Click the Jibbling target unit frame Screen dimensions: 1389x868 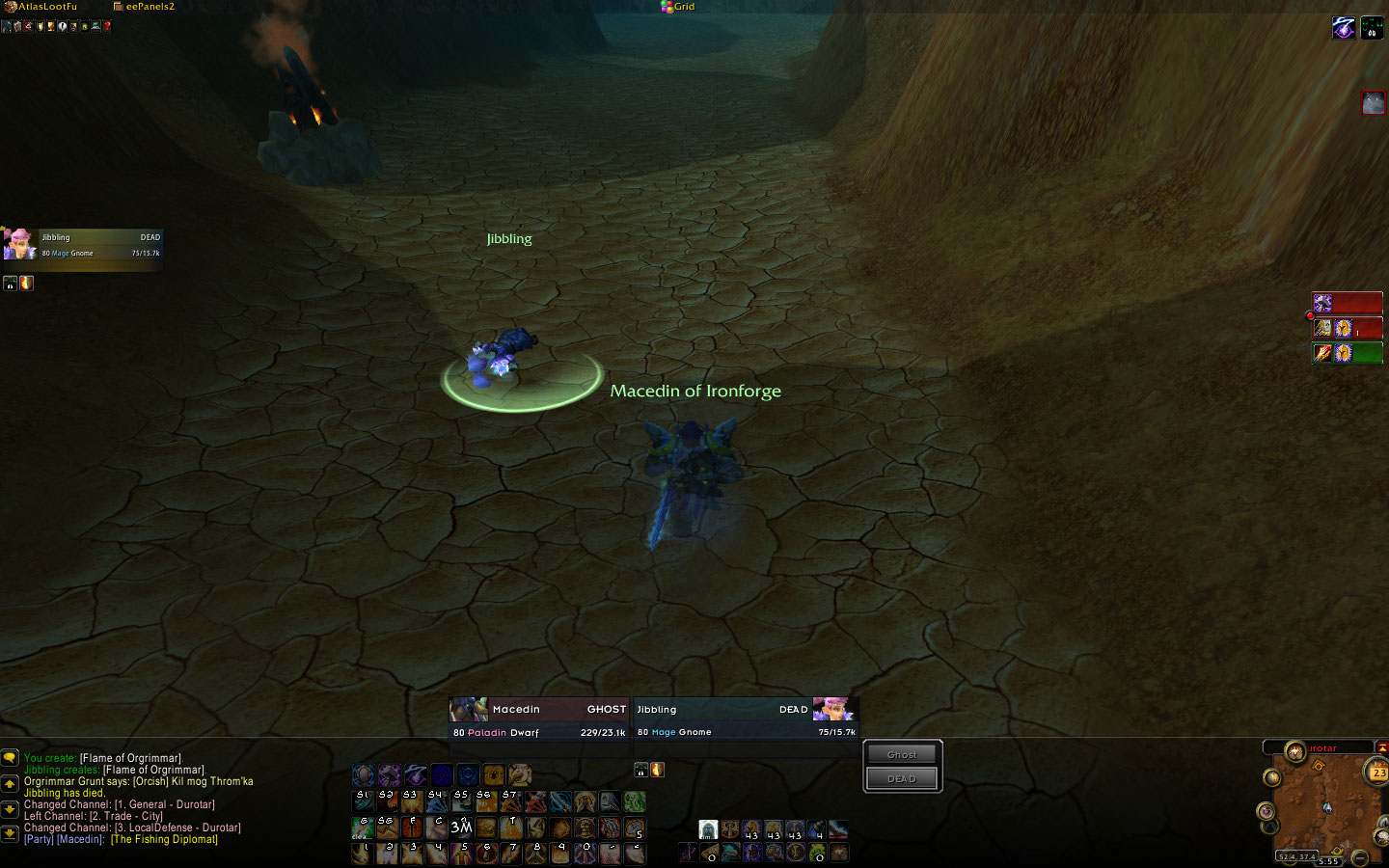click(746, 720)
